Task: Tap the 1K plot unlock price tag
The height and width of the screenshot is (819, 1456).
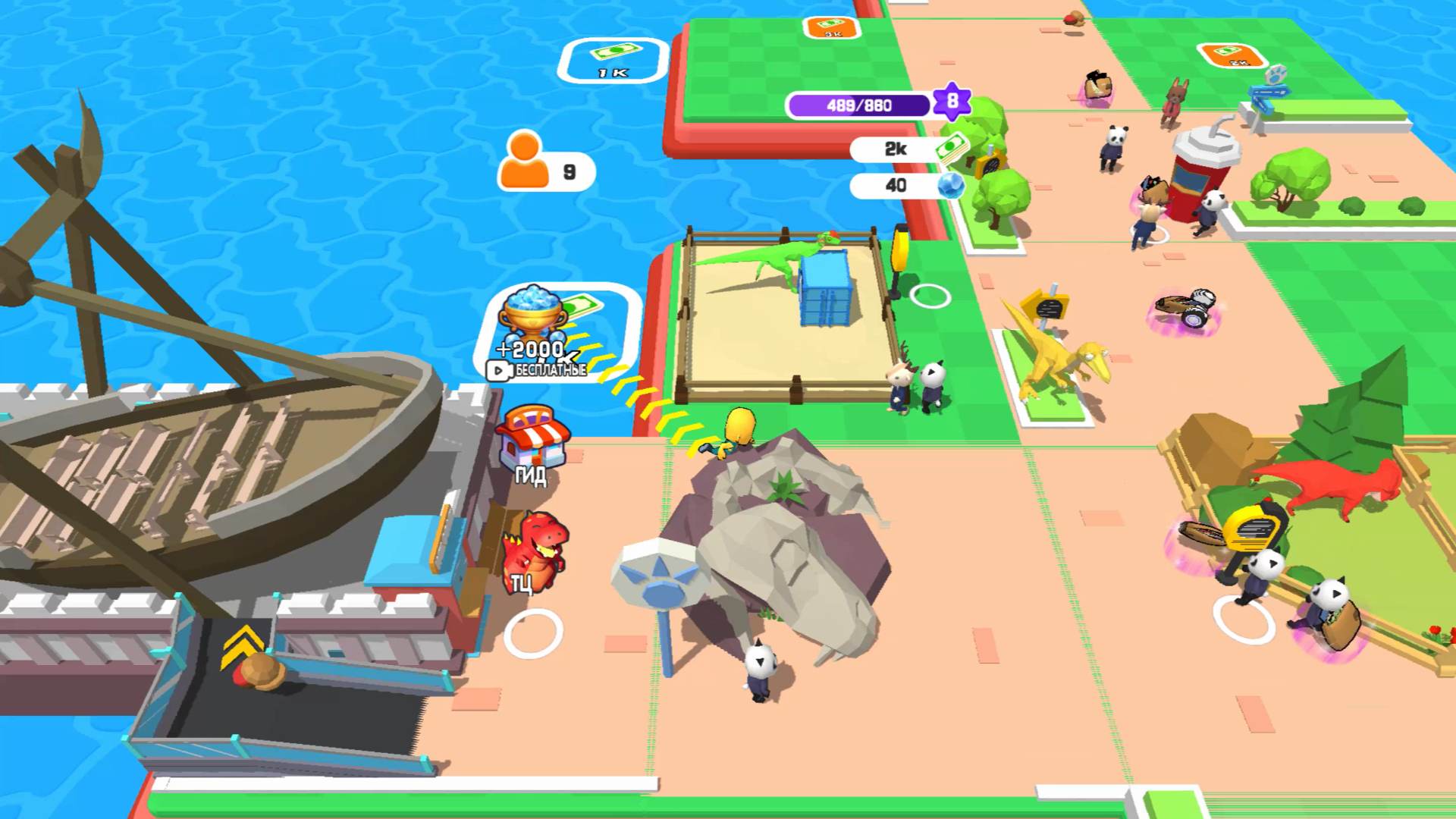Action: [x=614, y=61]
